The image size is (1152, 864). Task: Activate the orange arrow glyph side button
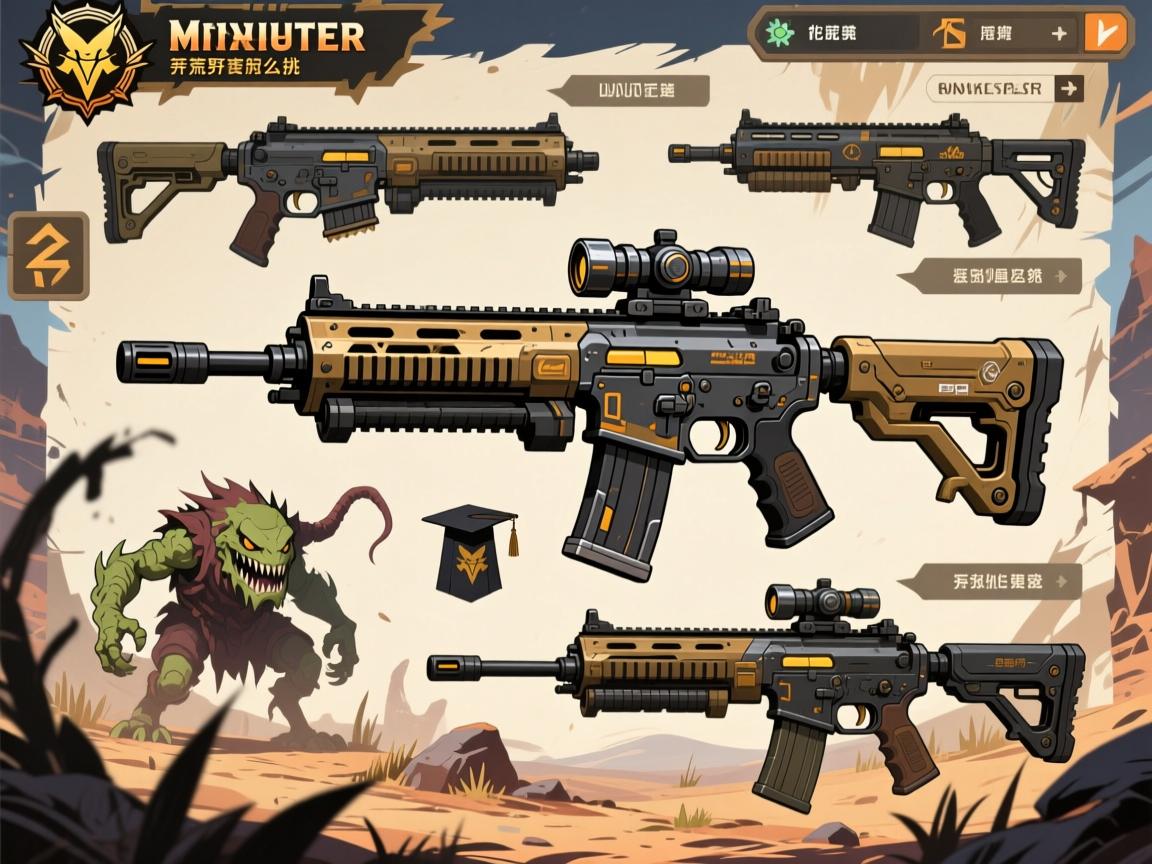pos(48,257)
